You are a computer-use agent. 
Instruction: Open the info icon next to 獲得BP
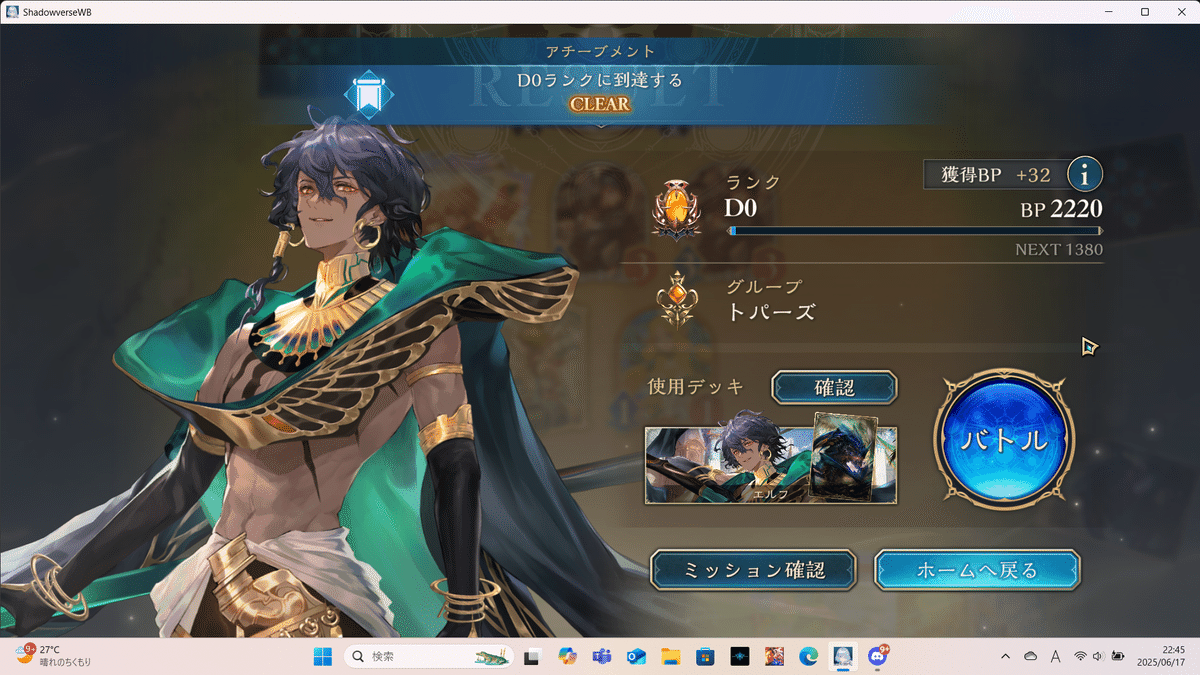(x=1084, y=175)
